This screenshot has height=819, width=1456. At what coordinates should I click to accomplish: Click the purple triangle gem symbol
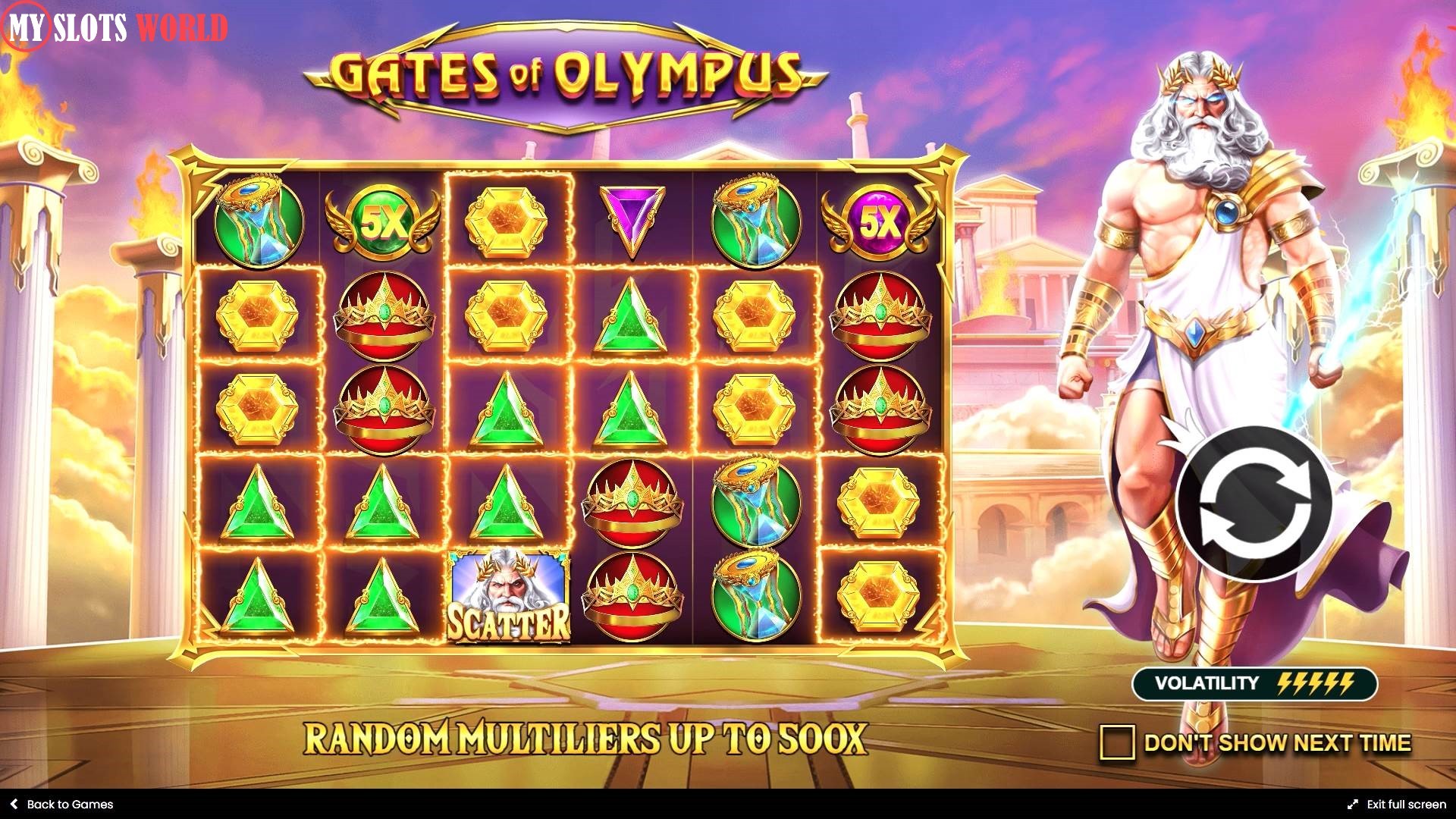(x=632, y=218)
